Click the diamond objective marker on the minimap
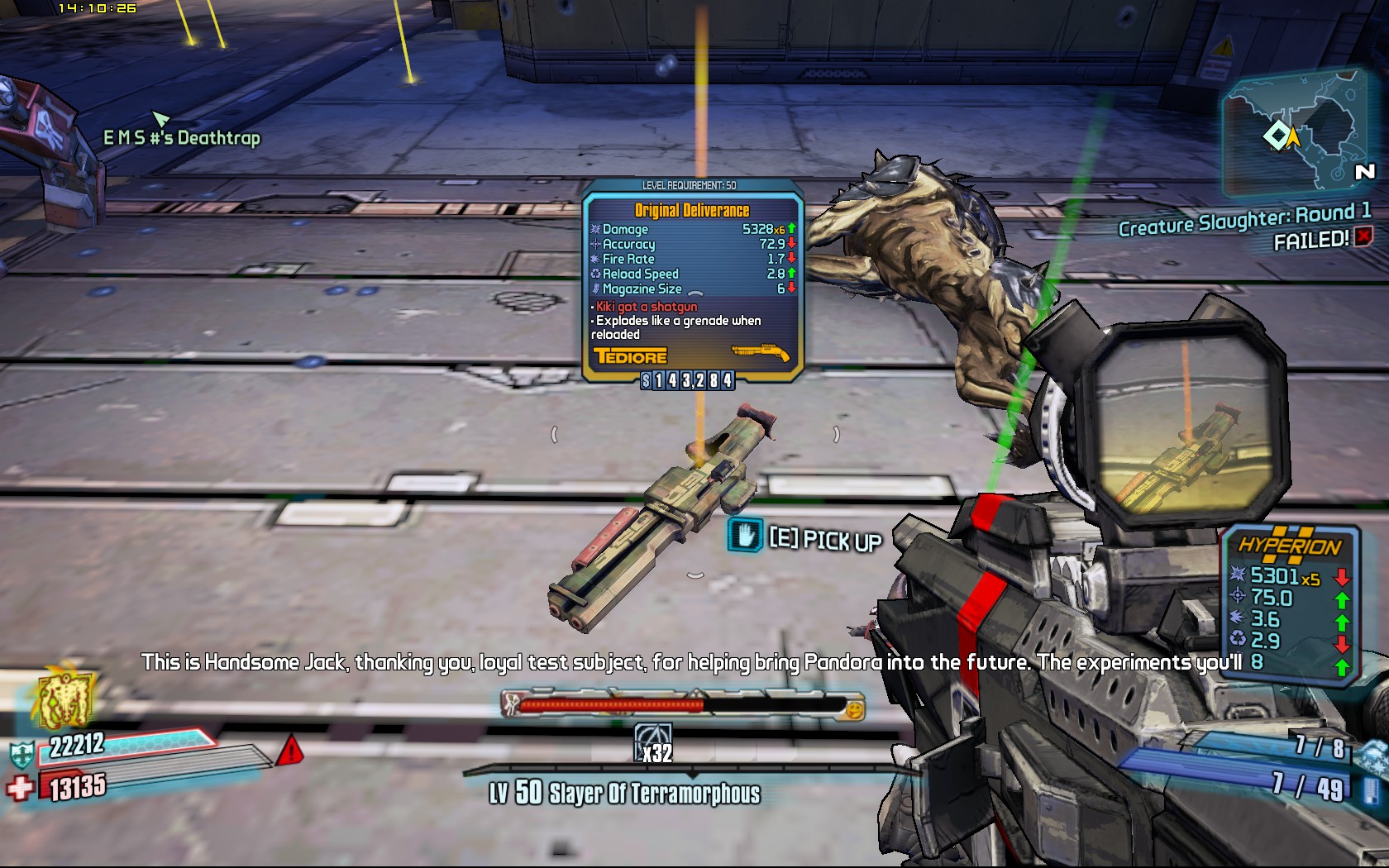Screen dimensions: 1389x868 coord(1277,136)
